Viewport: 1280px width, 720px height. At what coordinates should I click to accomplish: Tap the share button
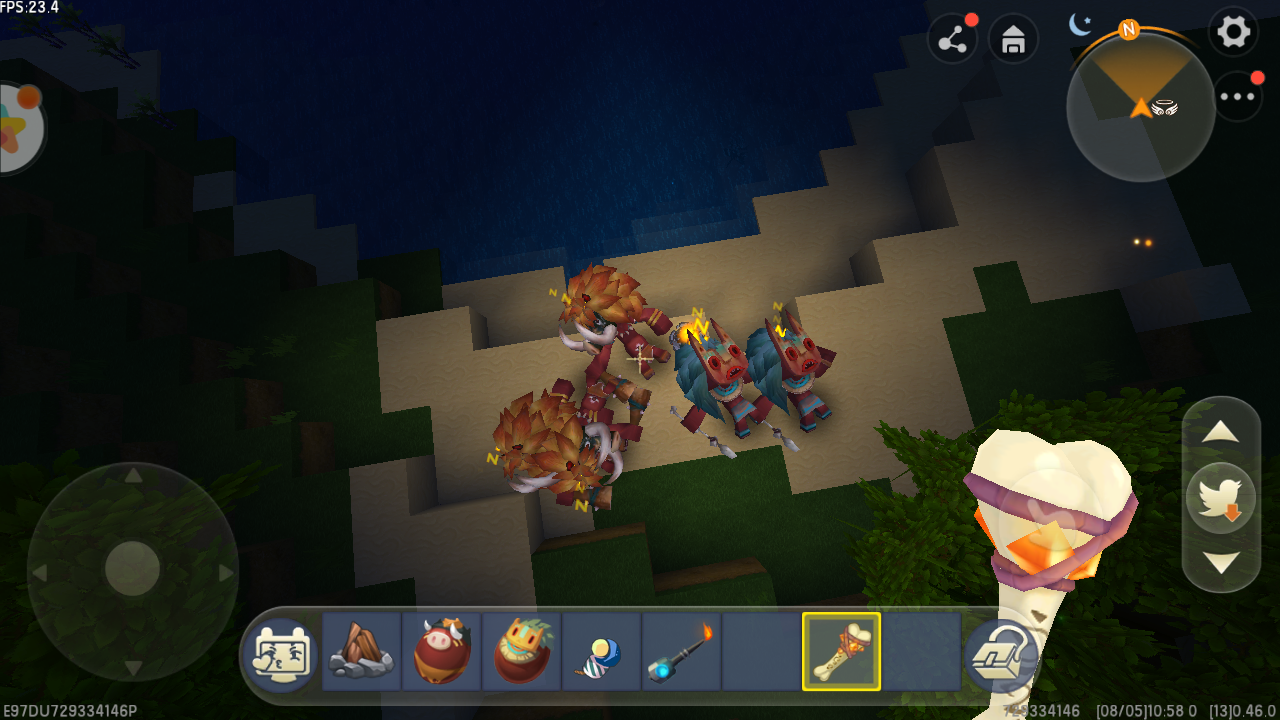pos(953,40)
